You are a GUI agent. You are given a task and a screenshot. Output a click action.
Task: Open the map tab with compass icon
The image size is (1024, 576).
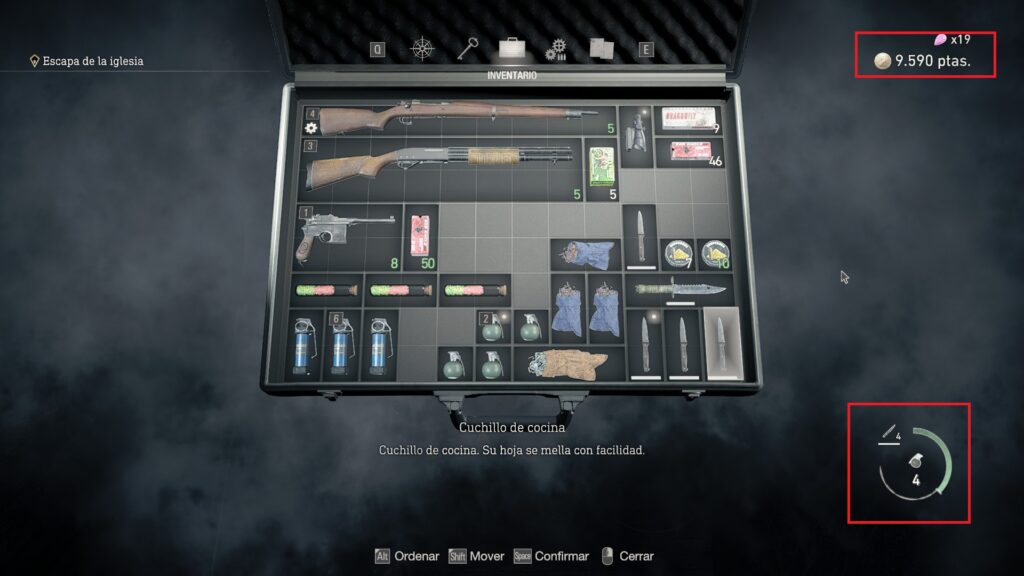[425, 48]
